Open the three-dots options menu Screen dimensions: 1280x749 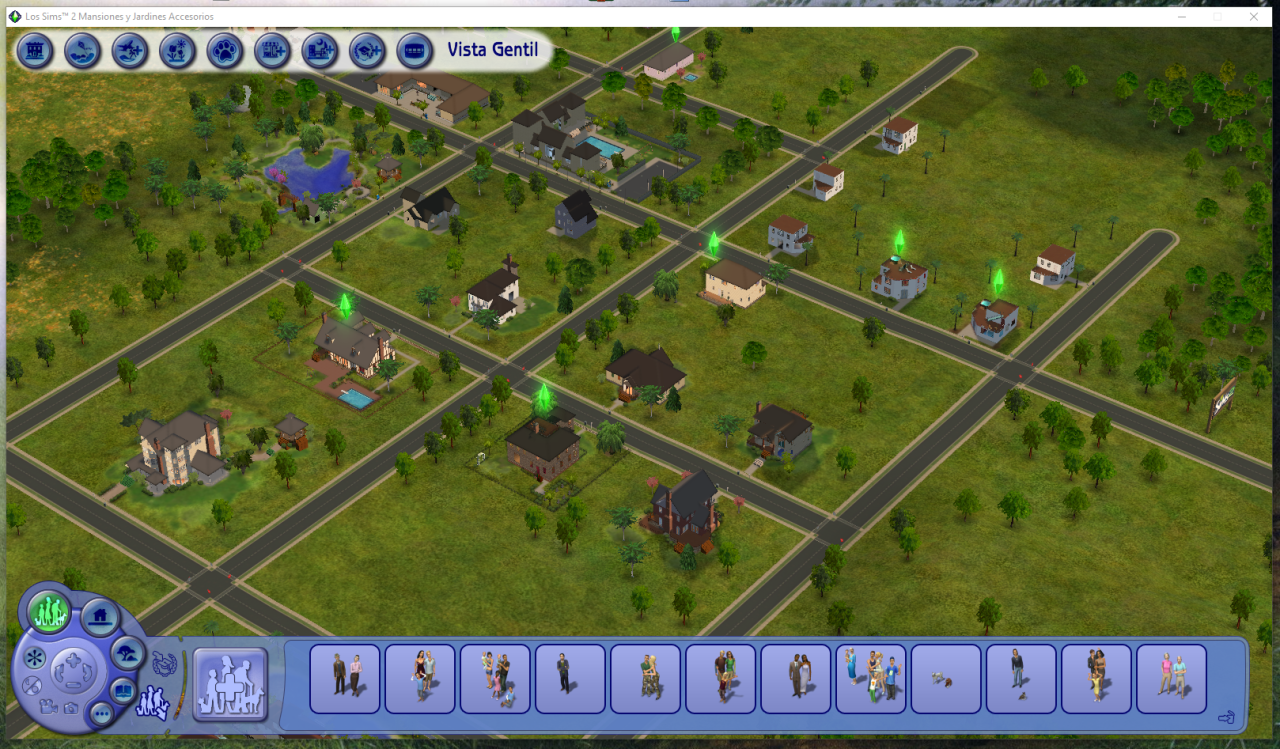(x=101, y=713)
